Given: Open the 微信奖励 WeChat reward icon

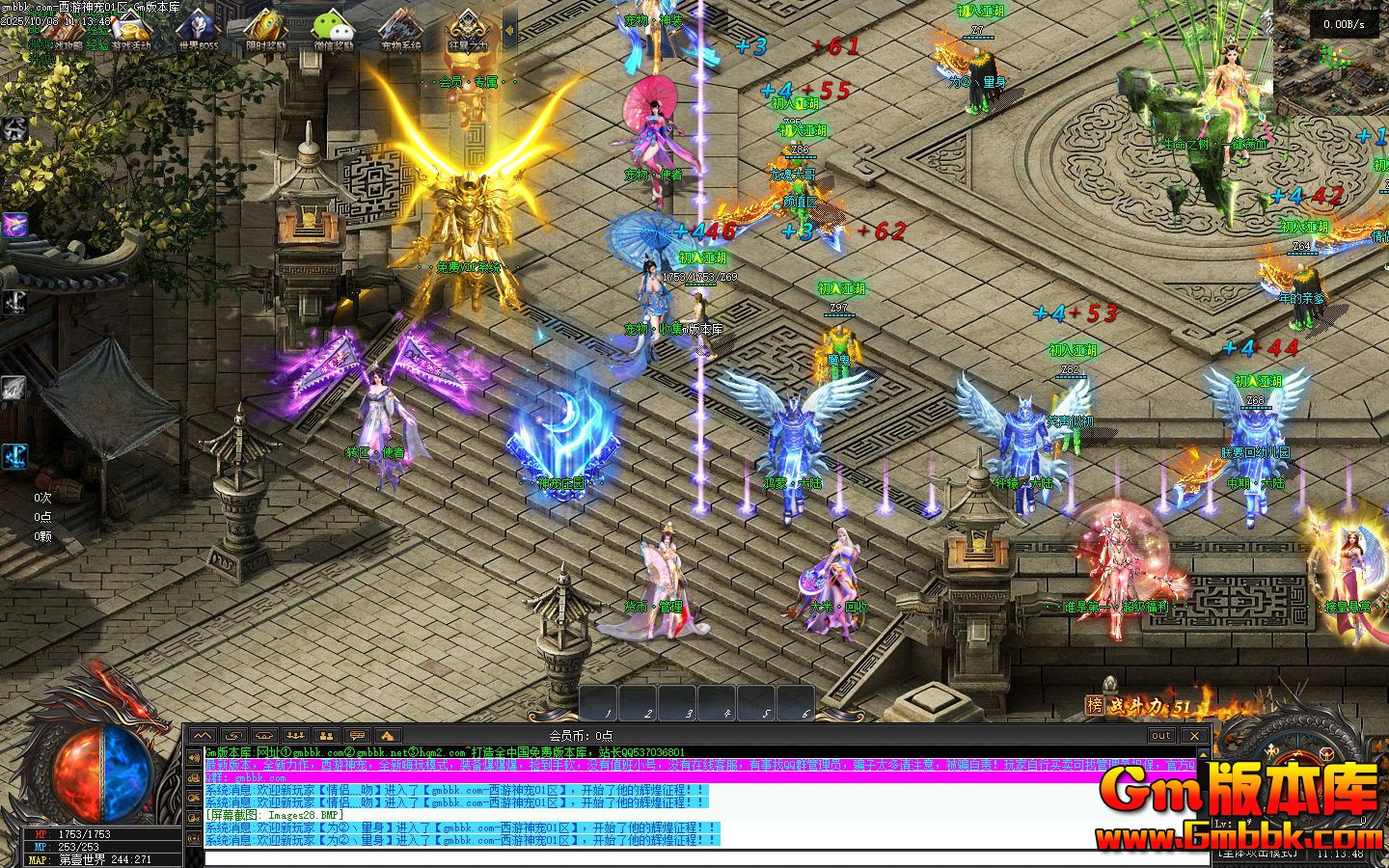Looking at the screenshot, I should pyautogui.click(x=333, y=31).
